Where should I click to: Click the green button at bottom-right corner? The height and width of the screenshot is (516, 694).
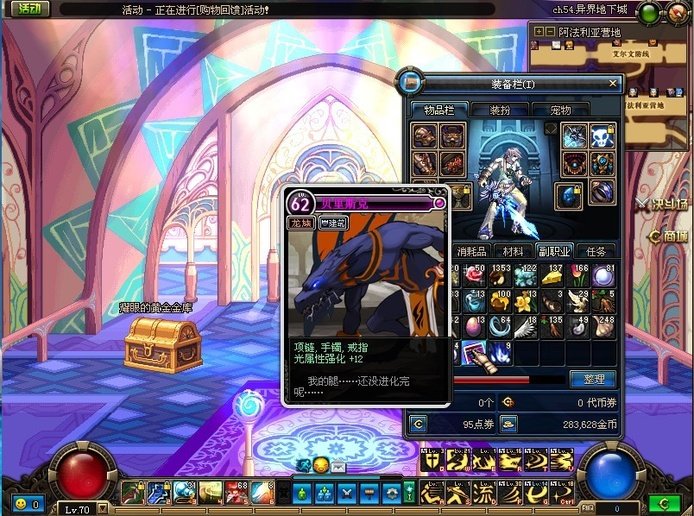[664, 502]
